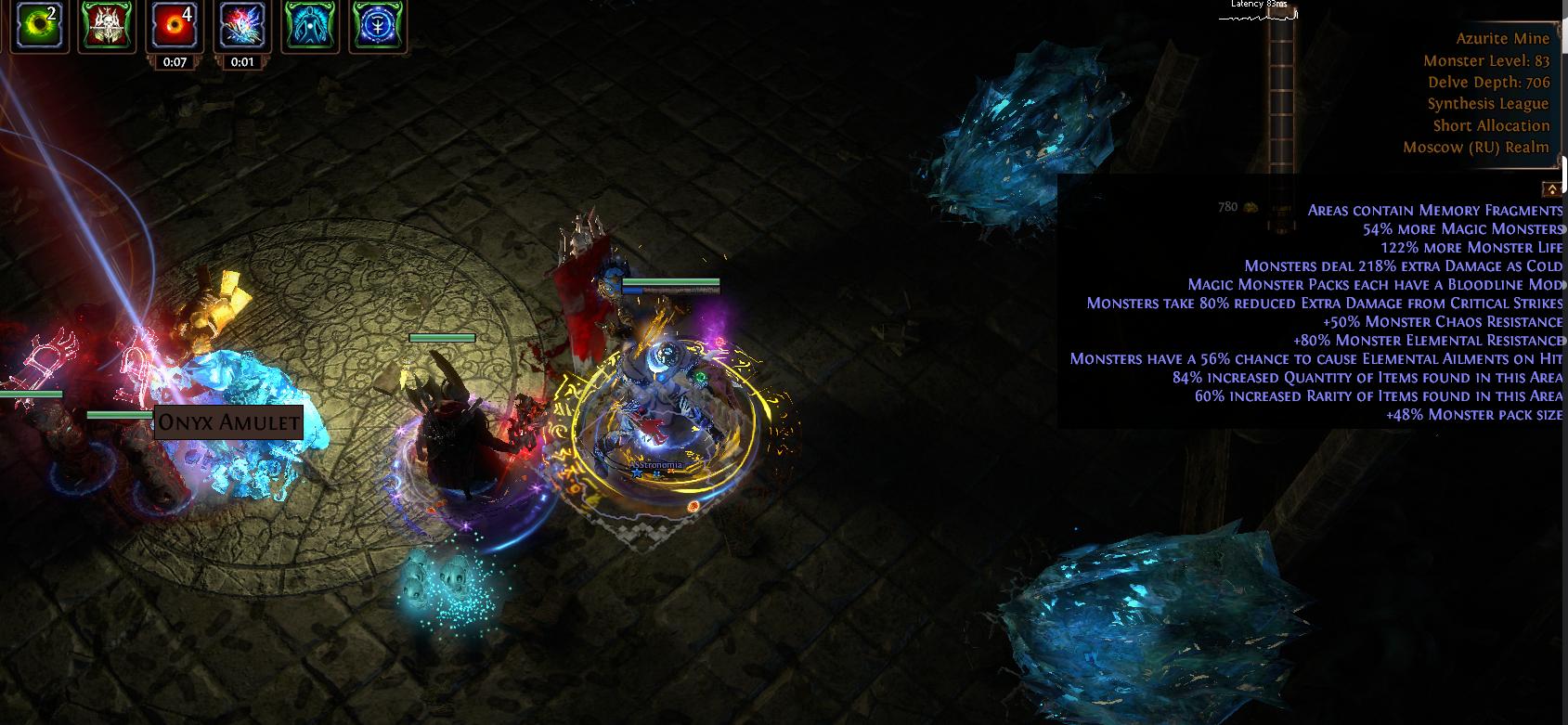
Task: Click the red vortex debuff with 4 charges
Action: tap(173, 26)
